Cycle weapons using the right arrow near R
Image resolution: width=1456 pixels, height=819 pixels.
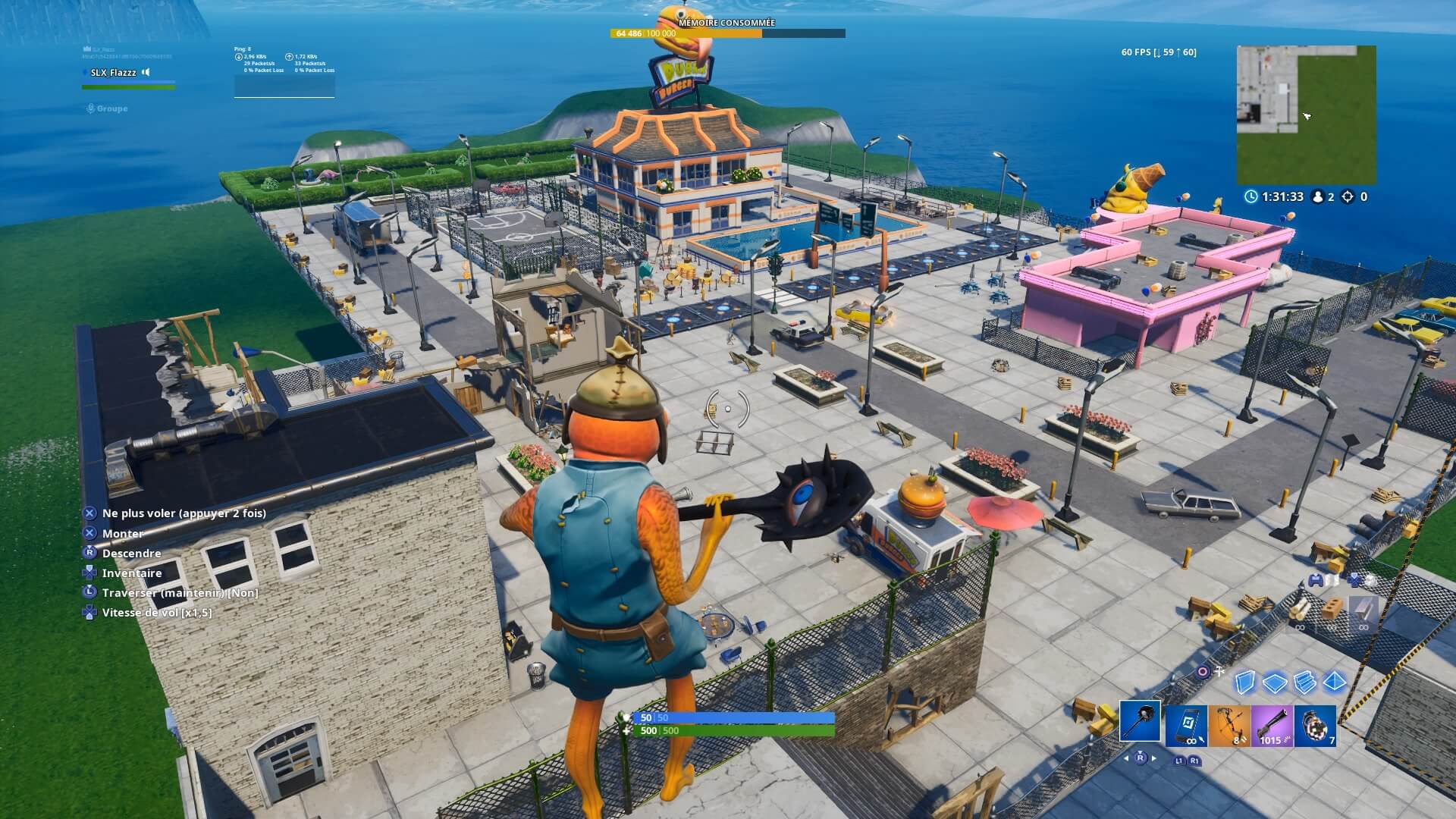[x=1153, y=758]
